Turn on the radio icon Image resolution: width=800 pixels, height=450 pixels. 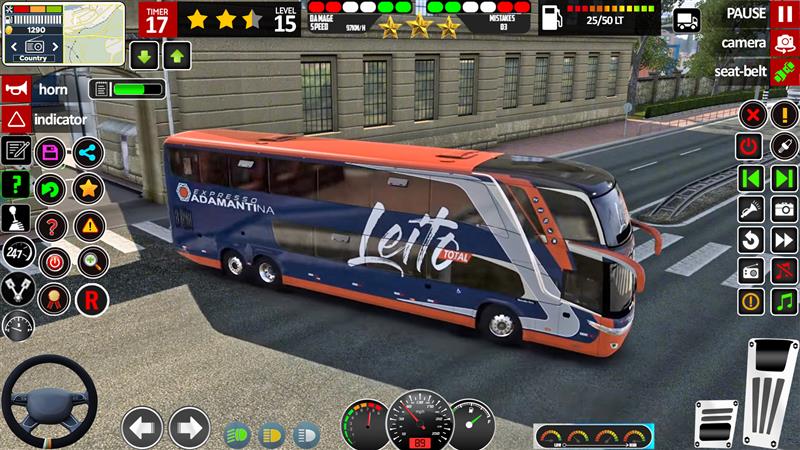(751, 271)
